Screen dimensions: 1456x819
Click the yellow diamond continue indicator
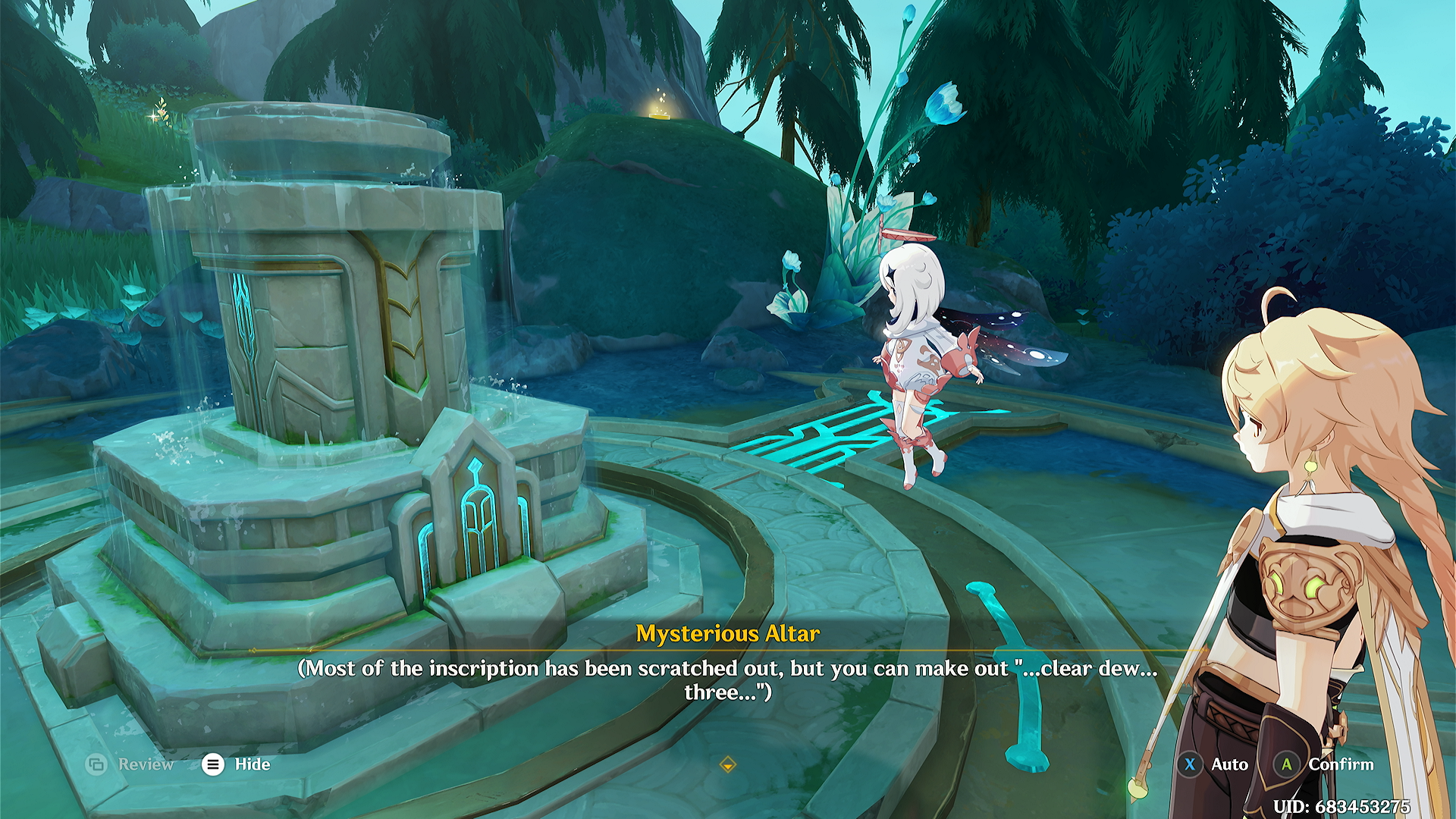coord(727,765)
